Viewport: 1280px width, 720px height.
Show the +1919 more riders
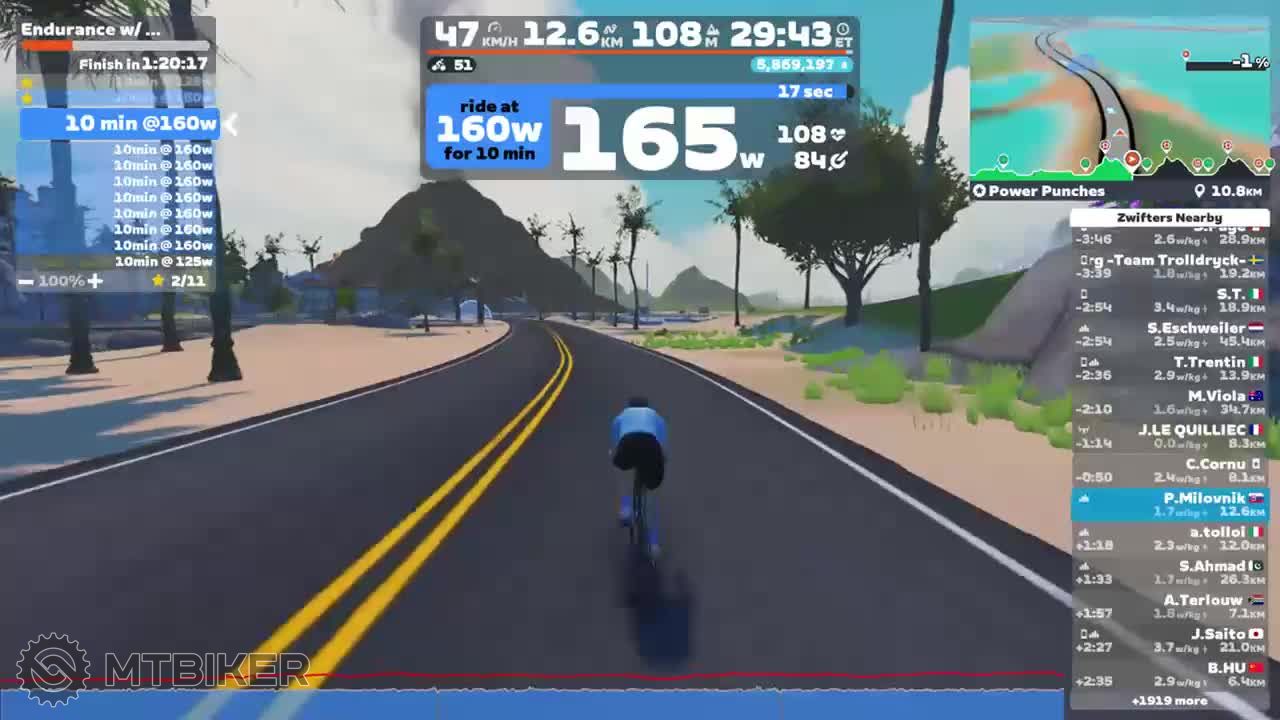click(x=1169, y=701)
